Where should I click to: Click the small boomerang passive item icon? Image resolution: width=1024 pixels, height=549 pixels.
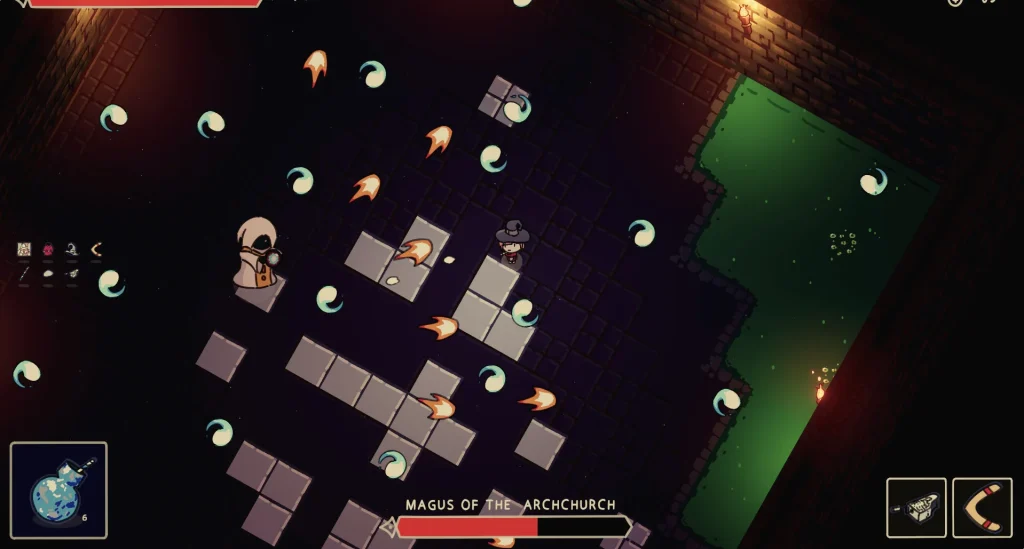pyautogui.click(x=96, y=250)
